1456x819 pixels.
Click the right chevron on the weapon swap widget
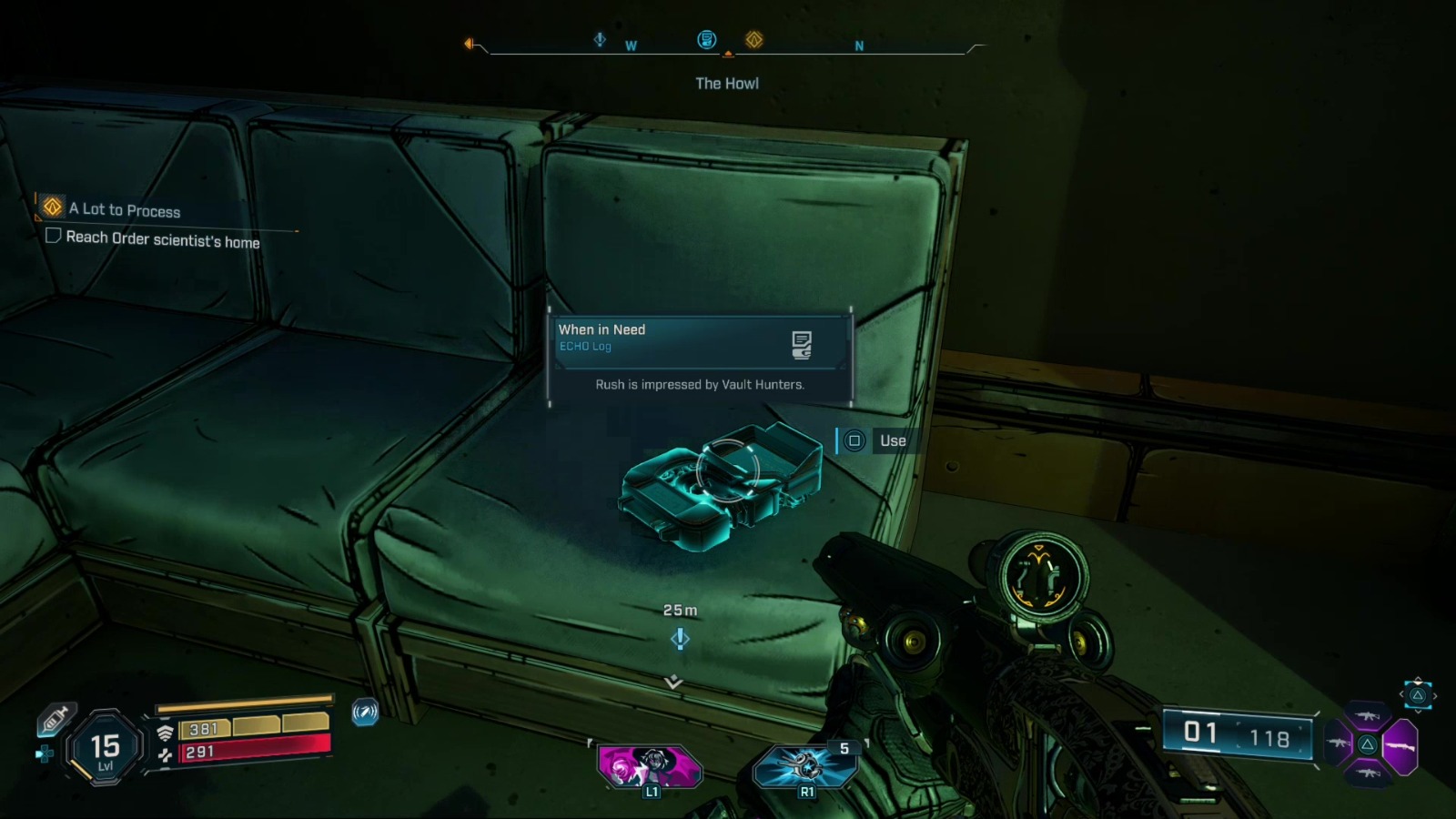[1435, 695]
